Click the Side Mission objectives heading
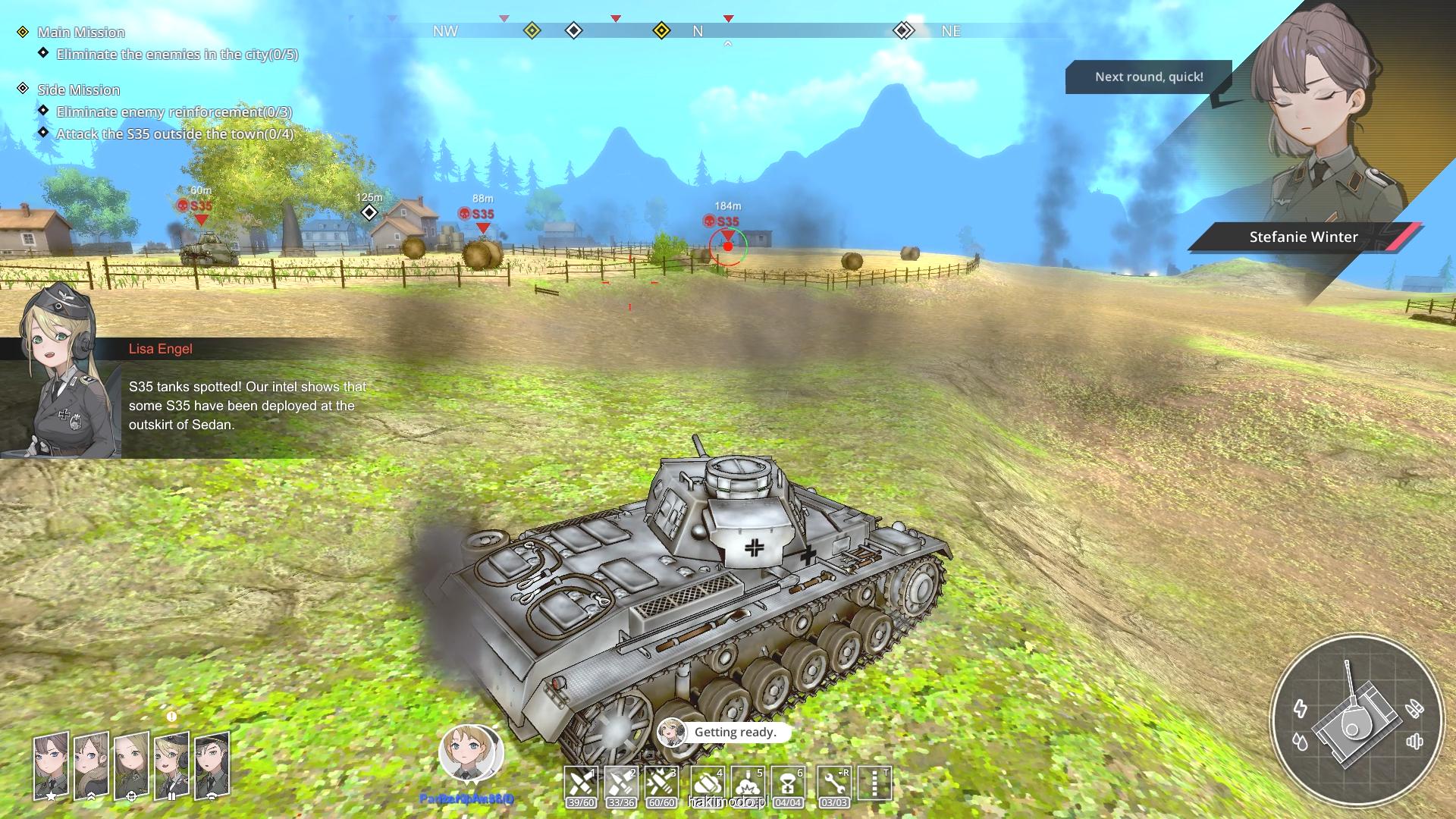The image size is (1456, 819). [78, 90]
